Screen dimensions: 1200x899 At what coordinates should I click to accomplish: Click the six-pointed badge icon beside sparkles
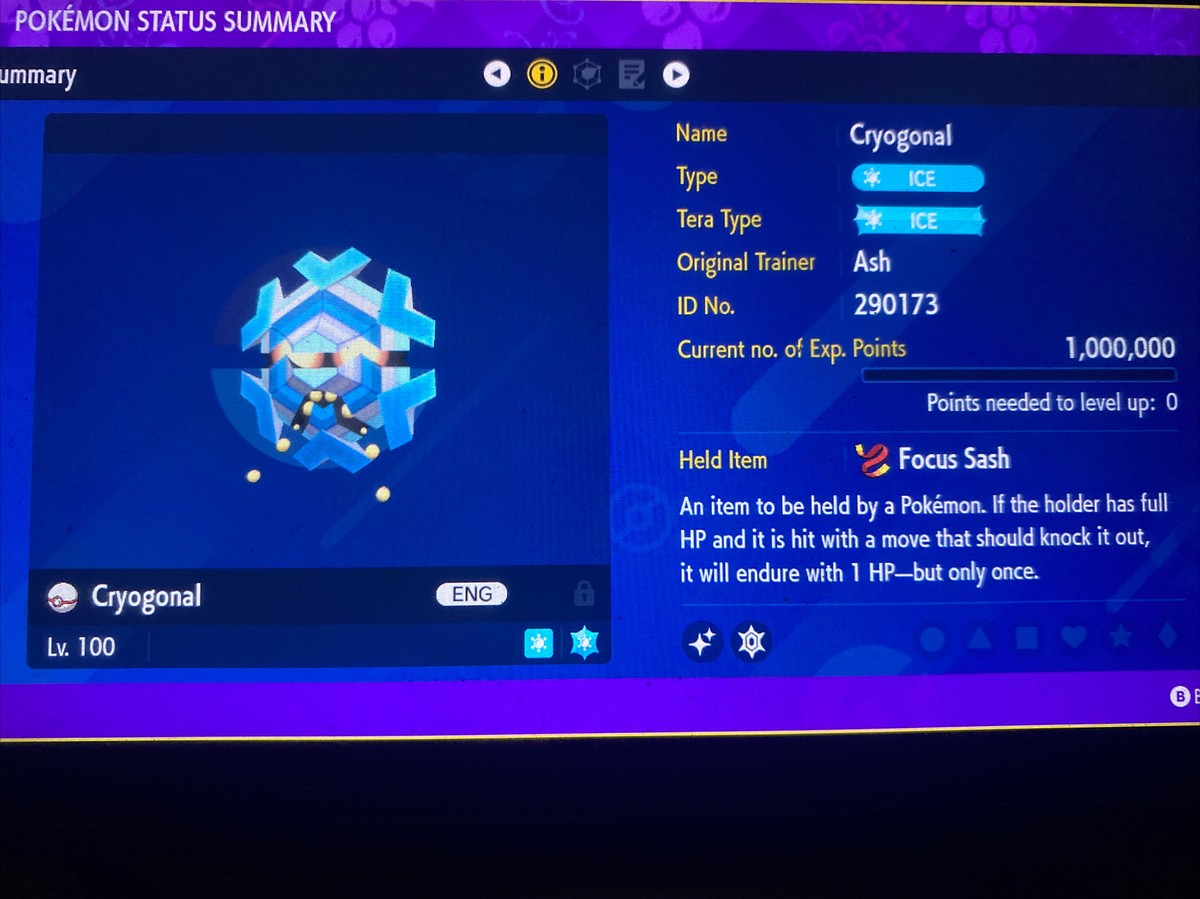click(751, 642)
